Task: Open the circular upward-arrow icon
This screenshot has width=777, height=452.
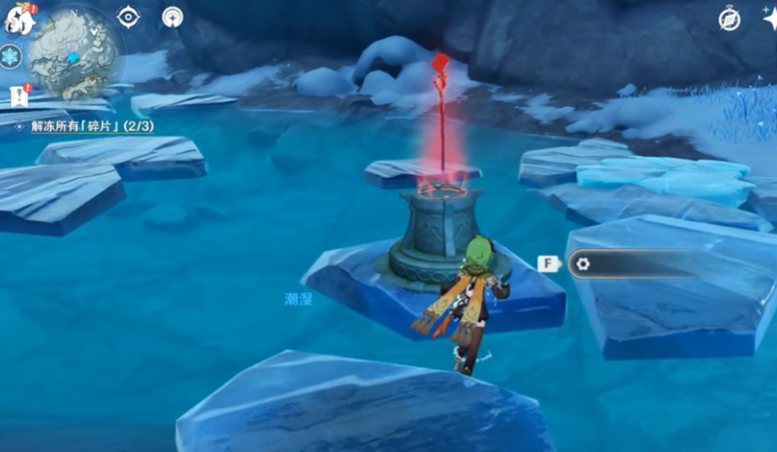Action: click(x=172, y=17)
